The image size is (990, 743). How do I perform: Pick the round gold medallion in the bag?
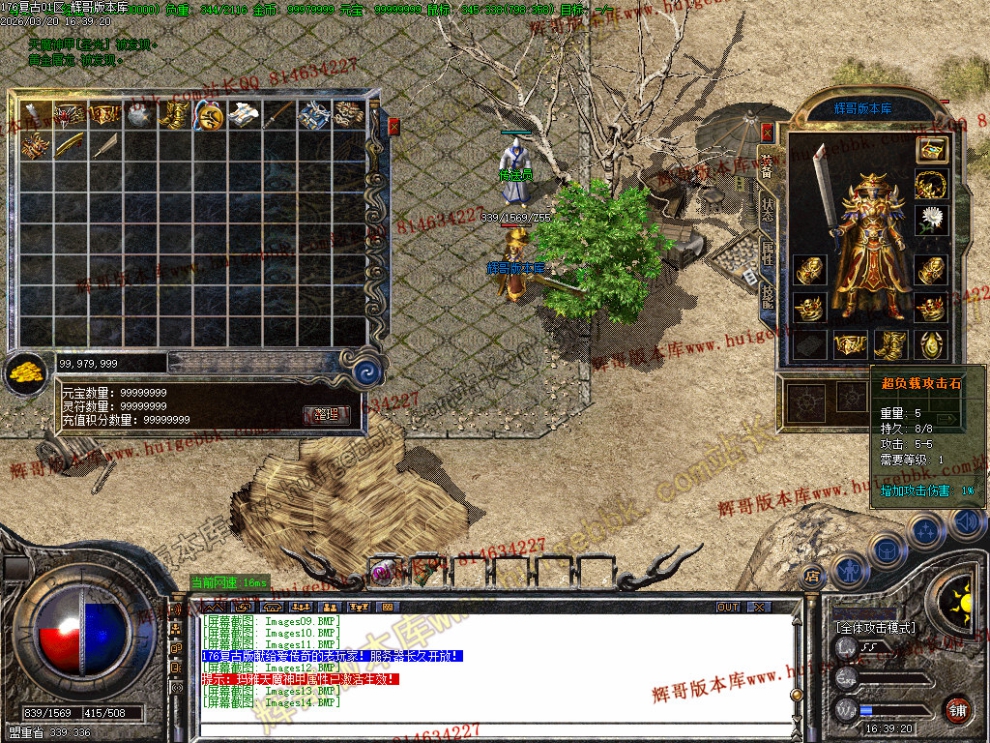pos(209,116)
